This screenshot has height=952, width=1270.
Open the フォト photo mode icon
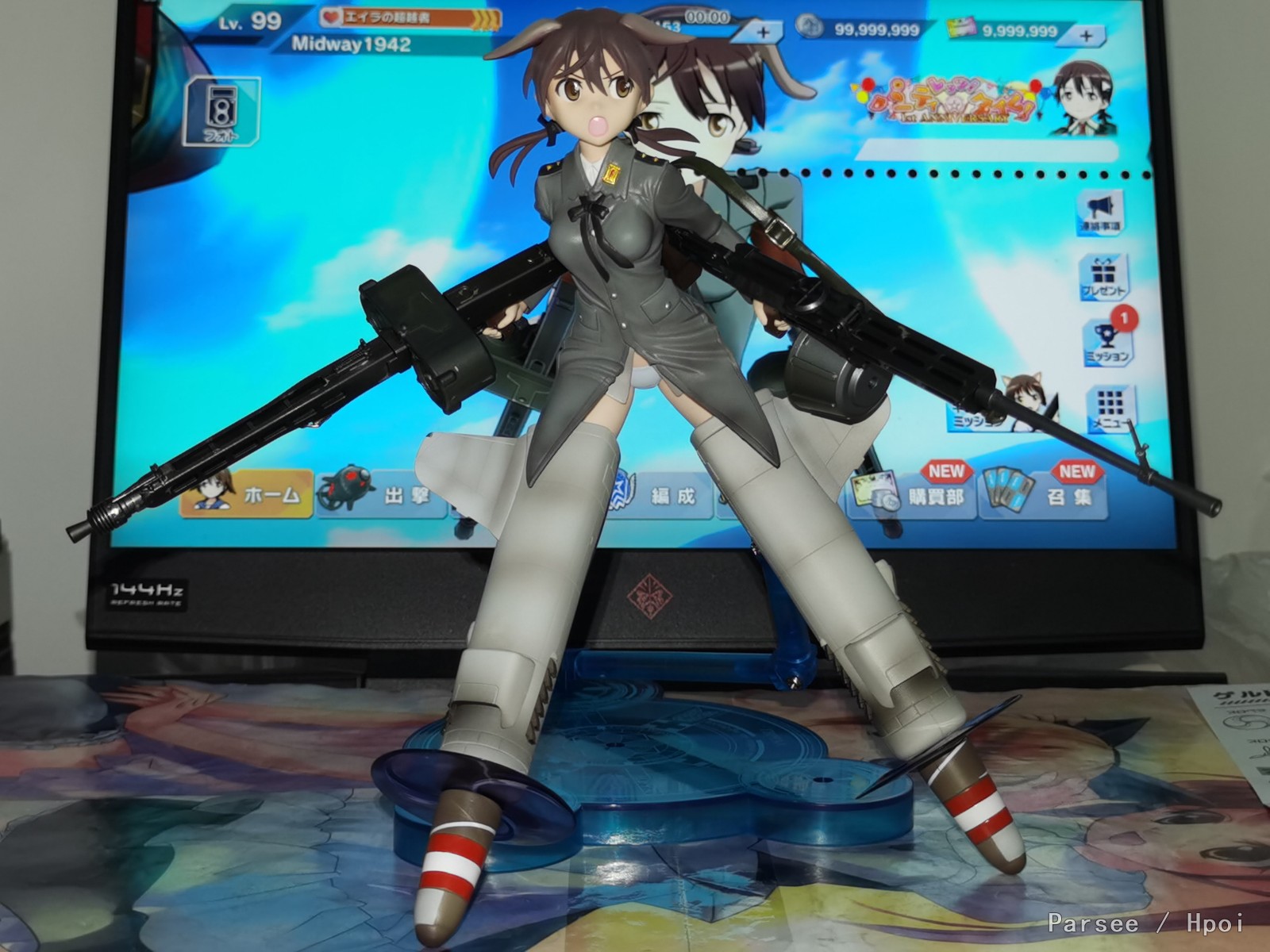point(221,113)
